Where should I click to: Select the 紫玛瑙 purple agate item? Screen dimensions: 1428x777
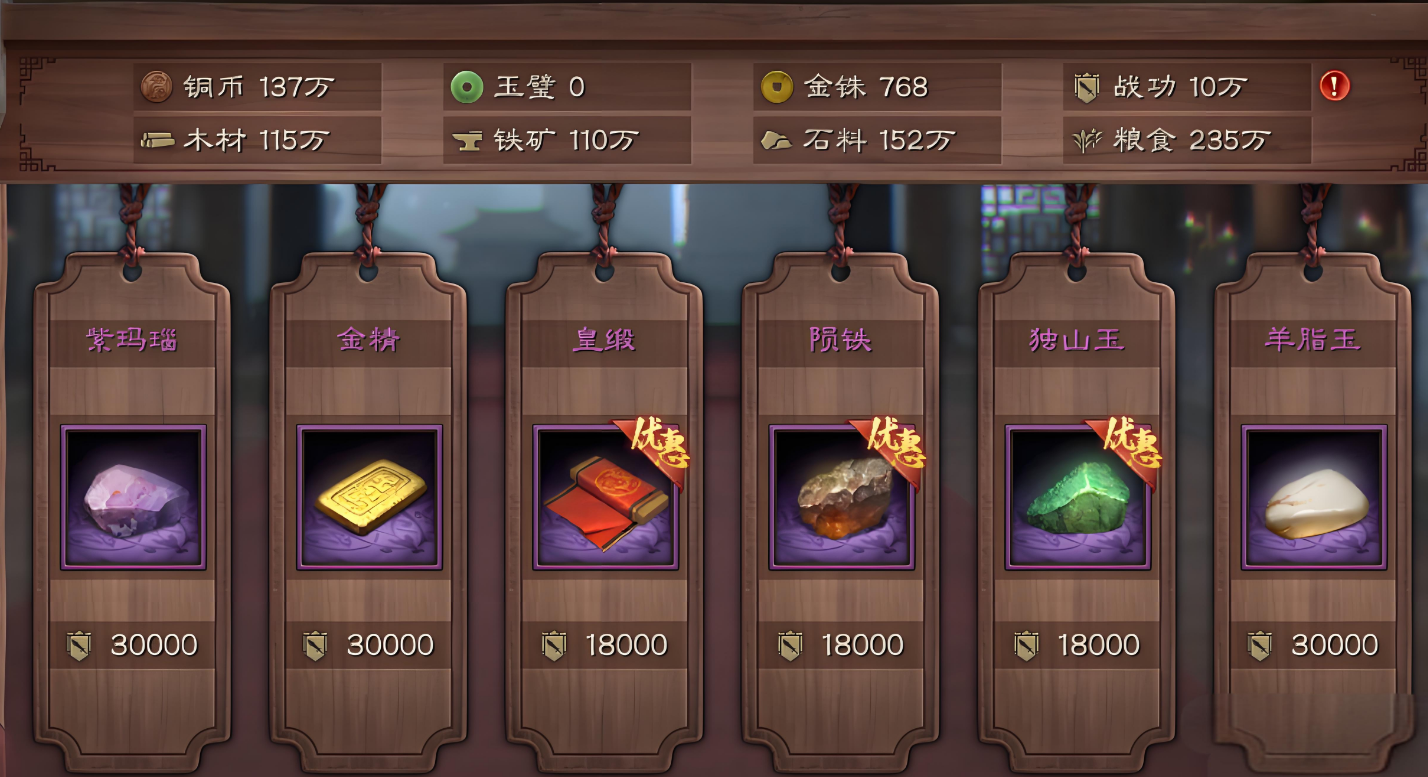pyautogui.click(x=133, y=497)
